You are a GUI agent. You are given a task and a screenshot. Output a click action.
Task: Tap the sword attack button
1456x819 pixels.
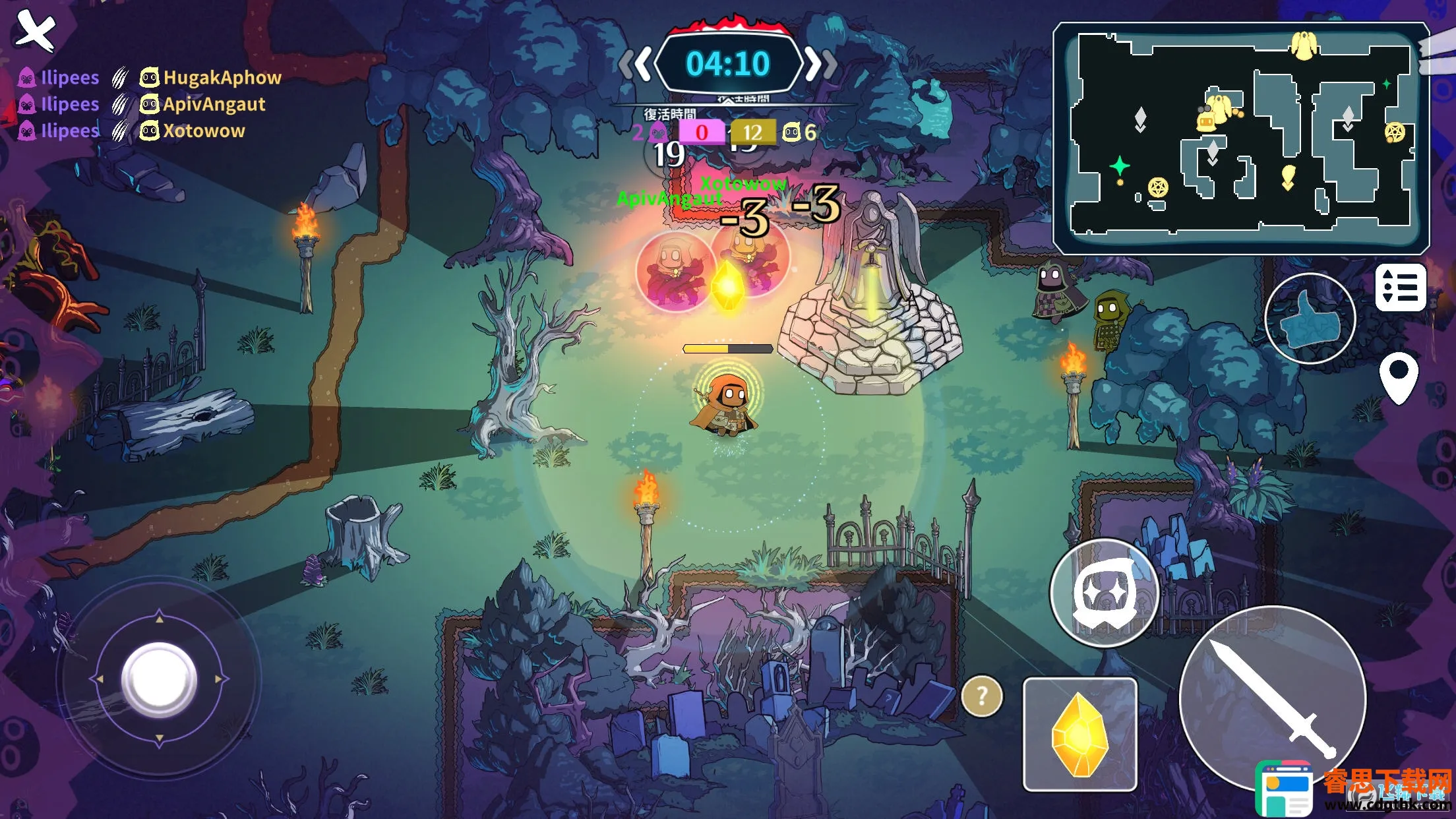pos(1271,698)
